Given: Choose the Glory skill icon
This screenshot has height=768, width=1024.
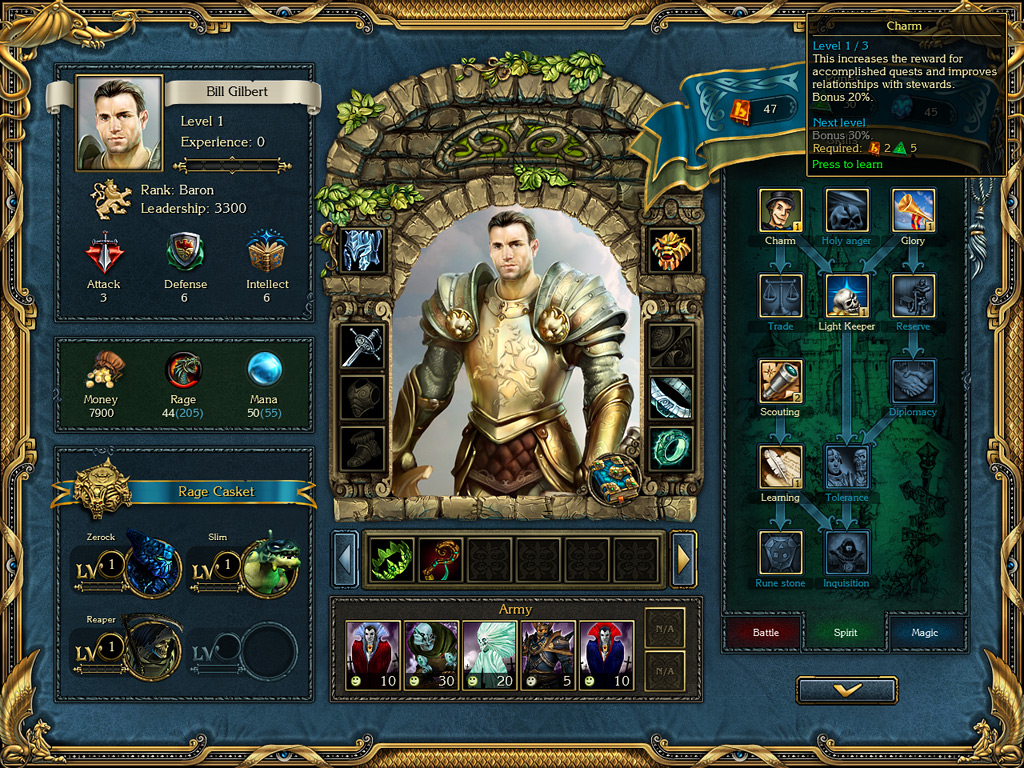Looking at the screenshot, I should (913, 210).
